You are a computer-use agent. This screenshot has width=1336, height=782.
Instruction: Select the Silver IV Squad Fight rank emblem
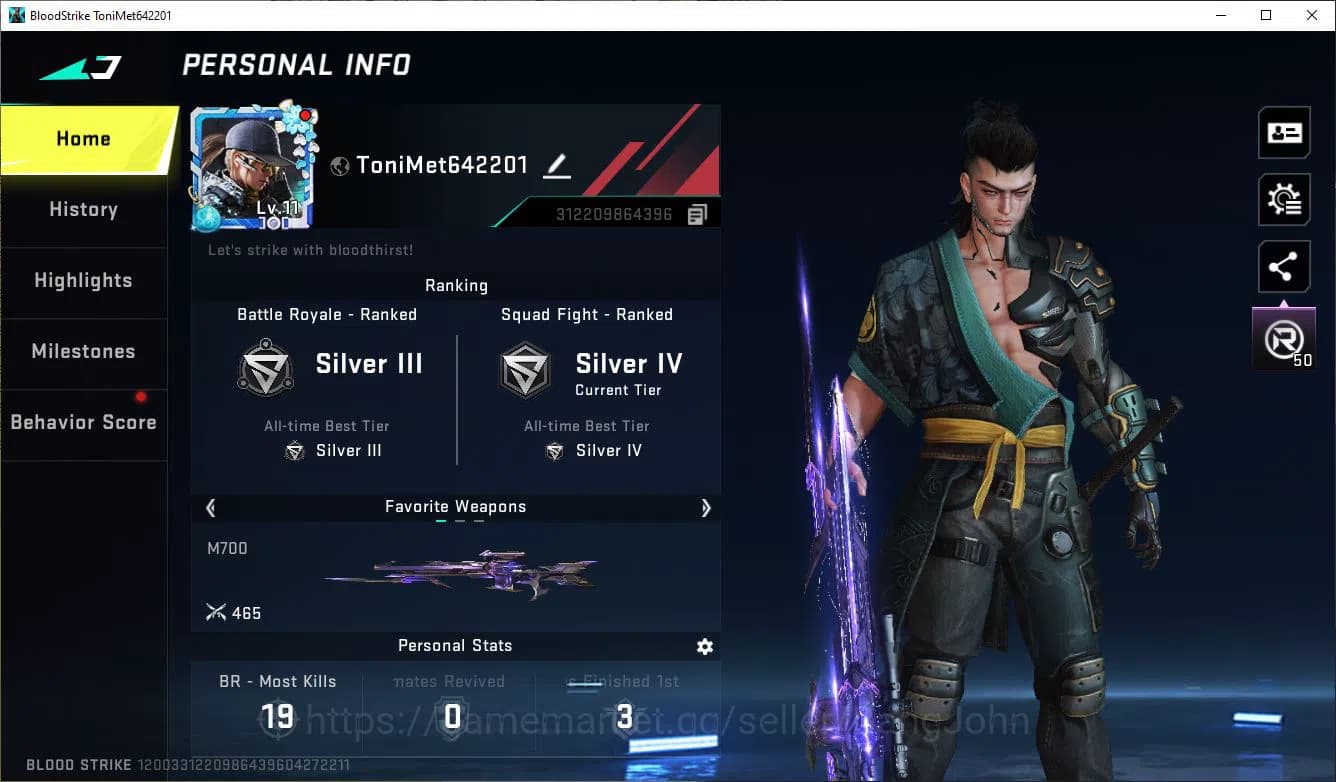[x=525, y=367]
